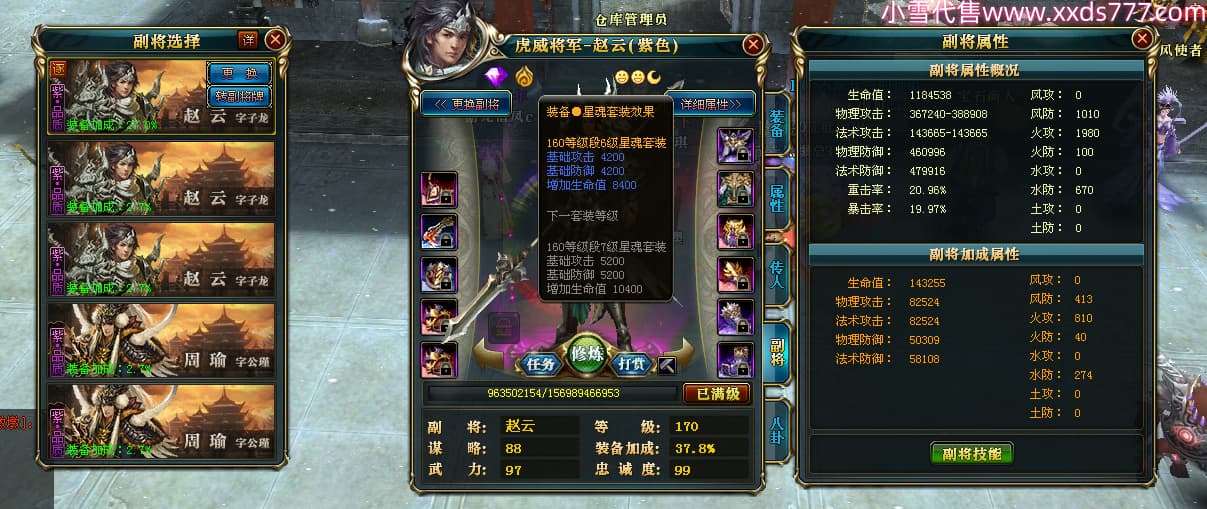Click the 更换副将 button
This screenshot has width=1207, height=509.
click(467, 103)
